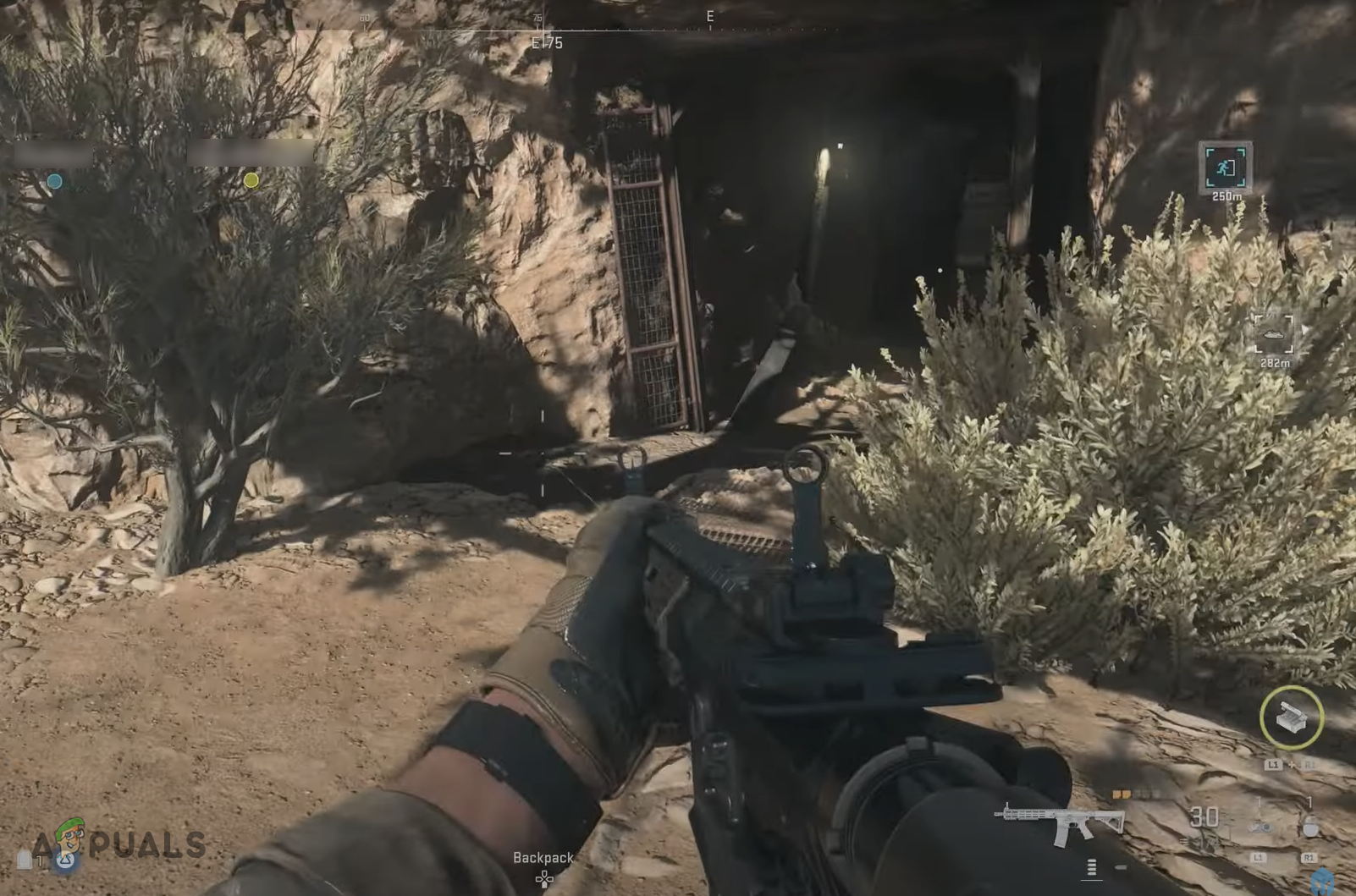Click the L1 button prompt in the equipment HUD
The width and height of the screenshot is (1356, 896).
pos(1259,858)
